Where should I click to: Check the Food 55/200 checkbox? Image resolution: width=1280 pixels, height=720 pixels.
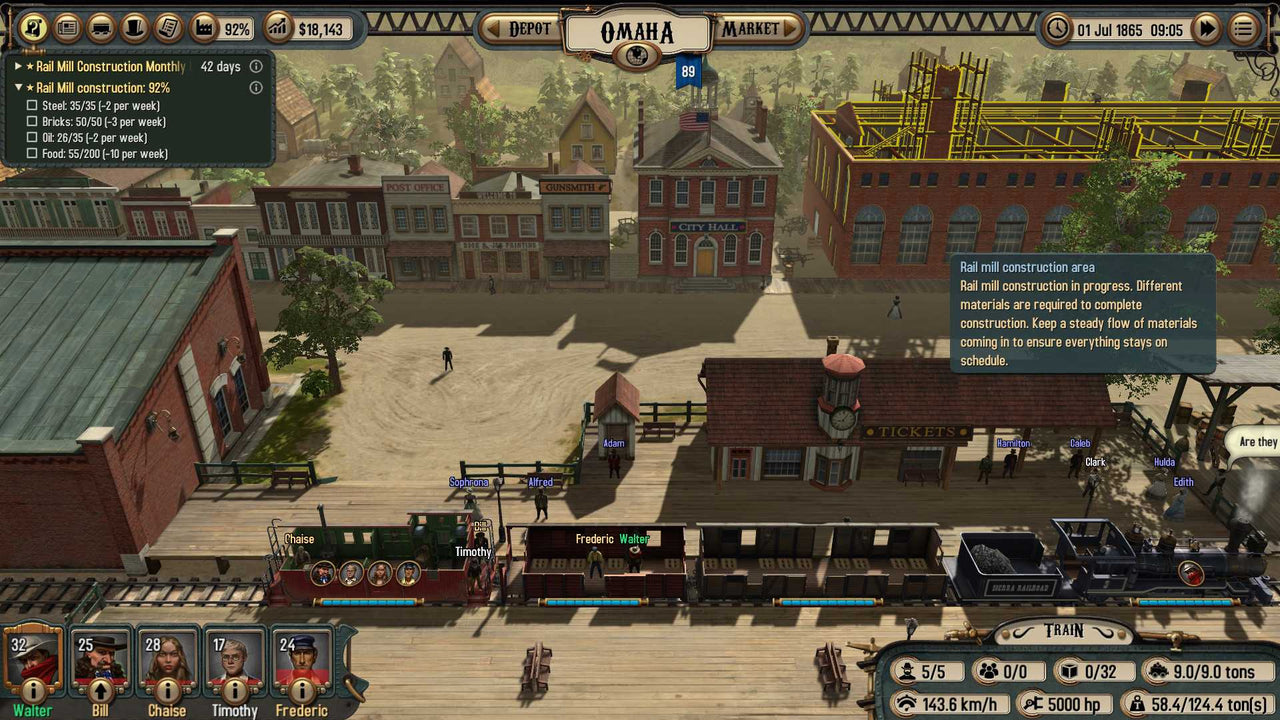31,154
